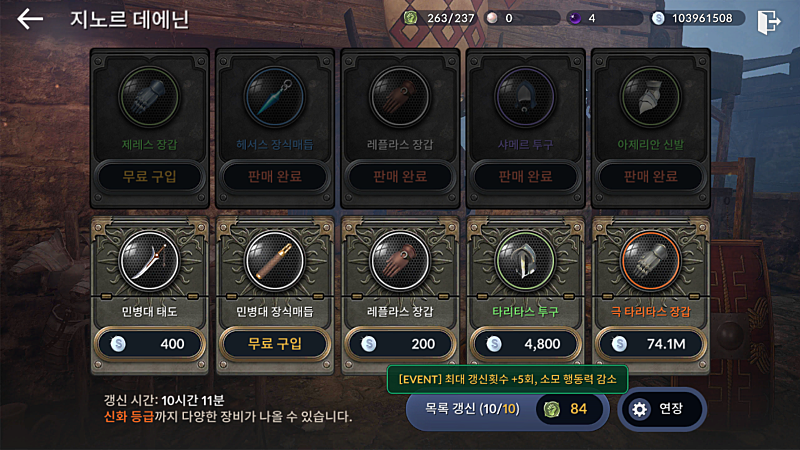Viewport: 800px width, 450px height.
Task: Exit the shop via the door icon
Action: click(769, 20)
